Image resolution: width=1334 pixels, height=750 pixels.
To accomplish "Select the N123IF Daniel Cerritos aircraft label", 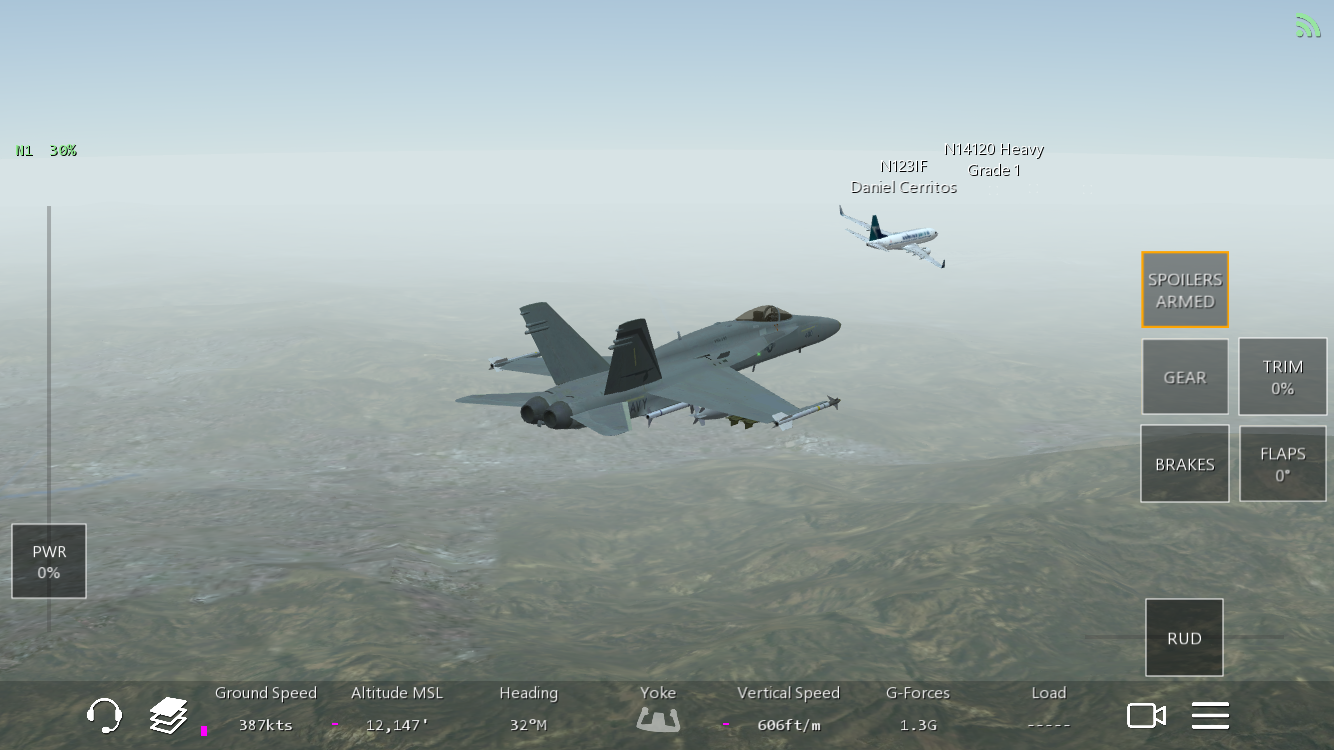I will click(904, 177).
